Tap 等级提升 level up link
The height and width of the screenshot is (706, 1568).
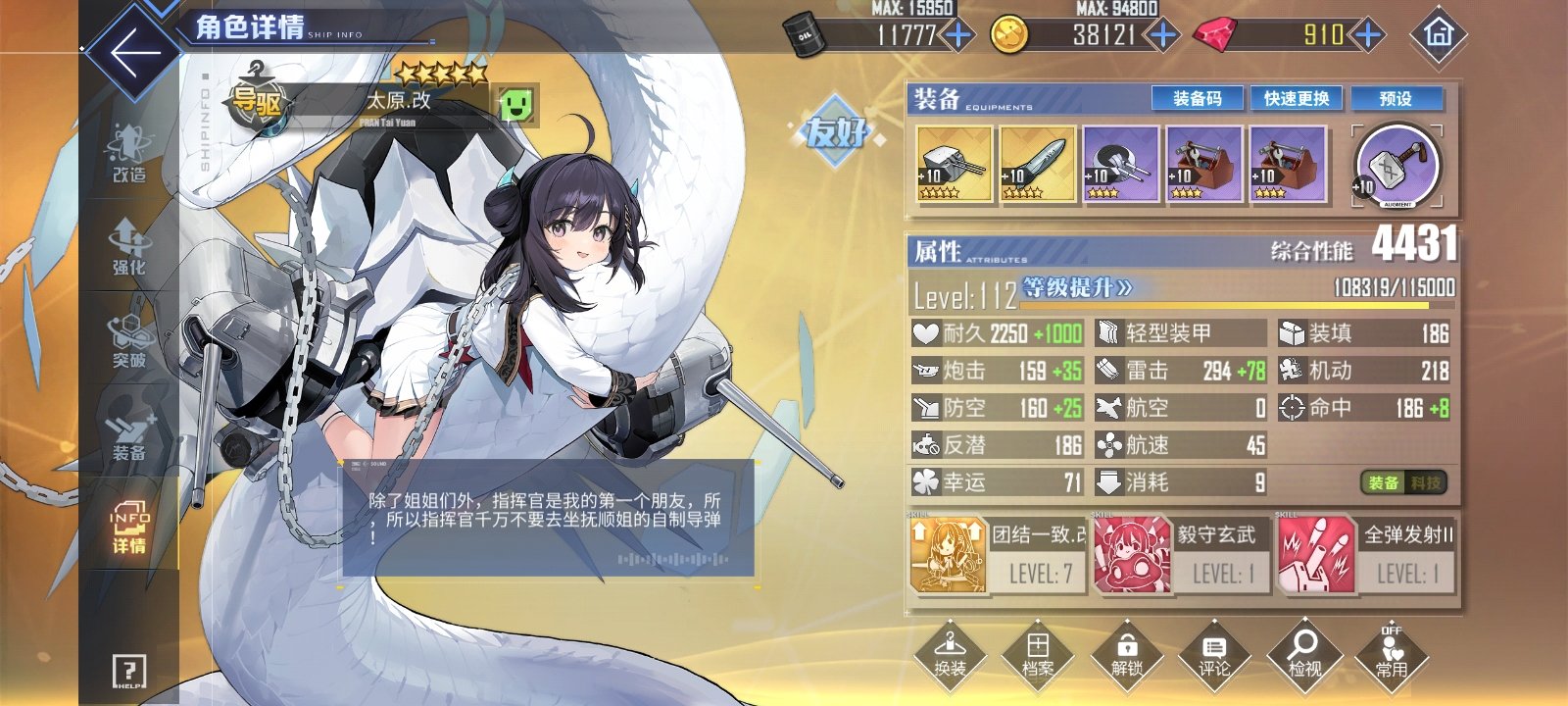pos(1076,288)
